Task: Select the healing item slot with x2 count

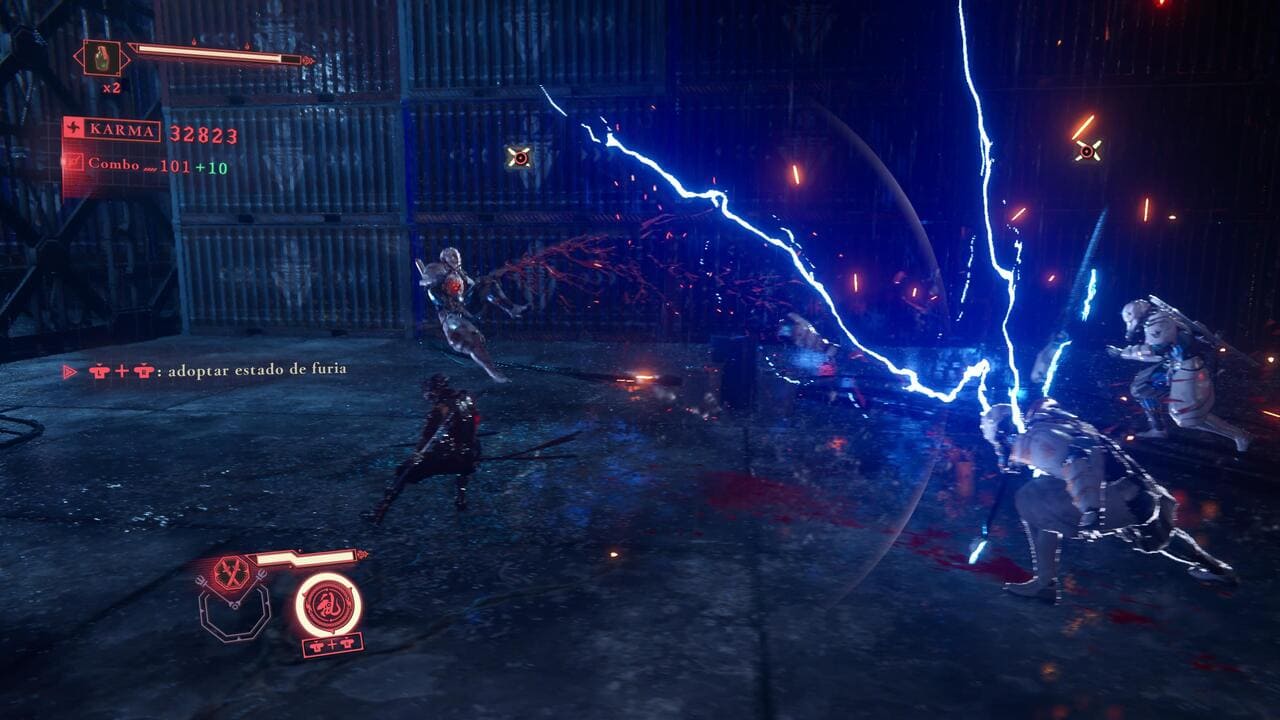Action: pos(103,57)
